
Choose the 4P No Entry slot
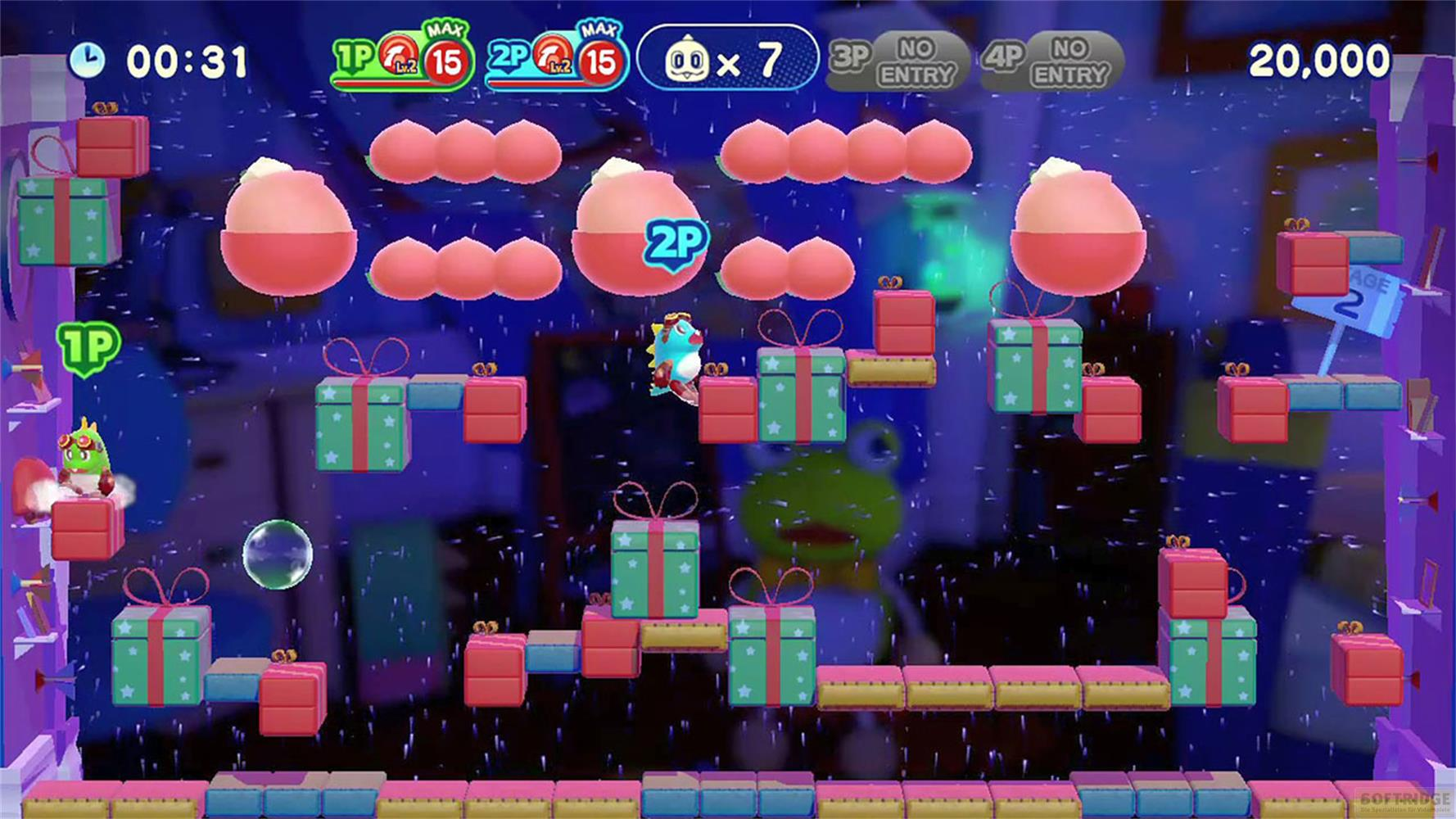(1051, 61)
